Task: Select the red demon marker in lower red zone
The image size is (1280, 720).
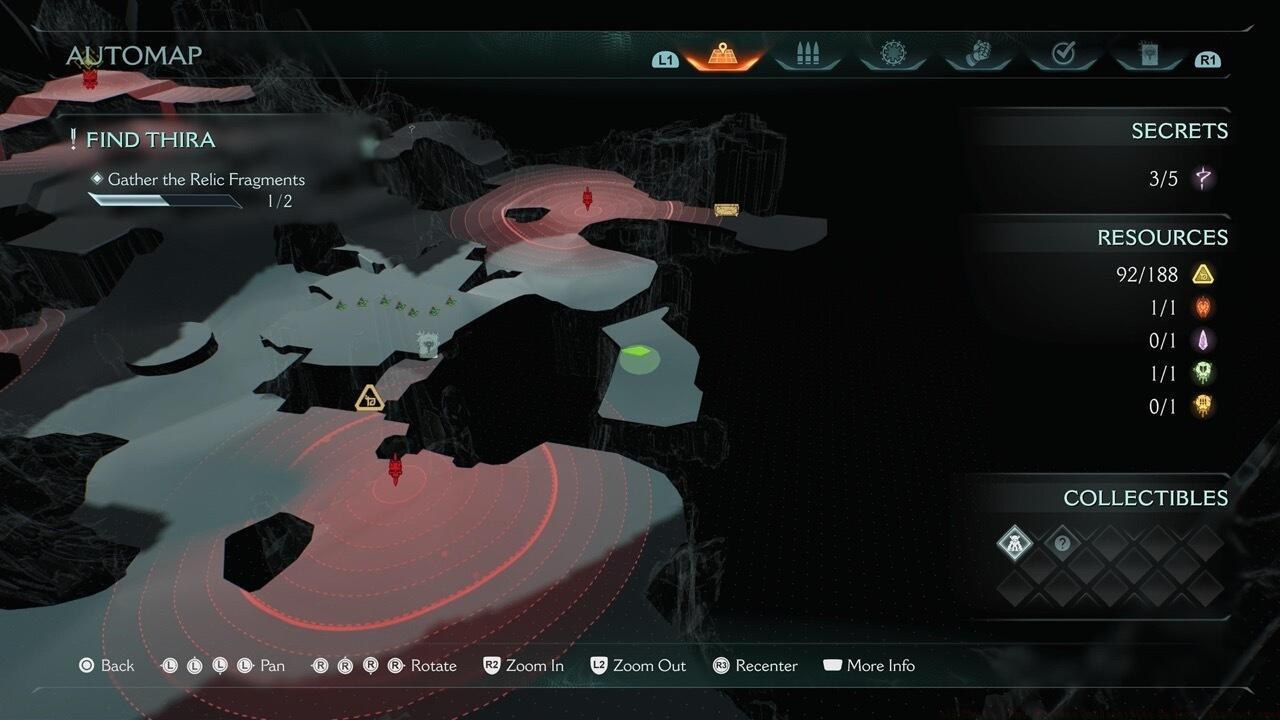Action: coord(395,468)
